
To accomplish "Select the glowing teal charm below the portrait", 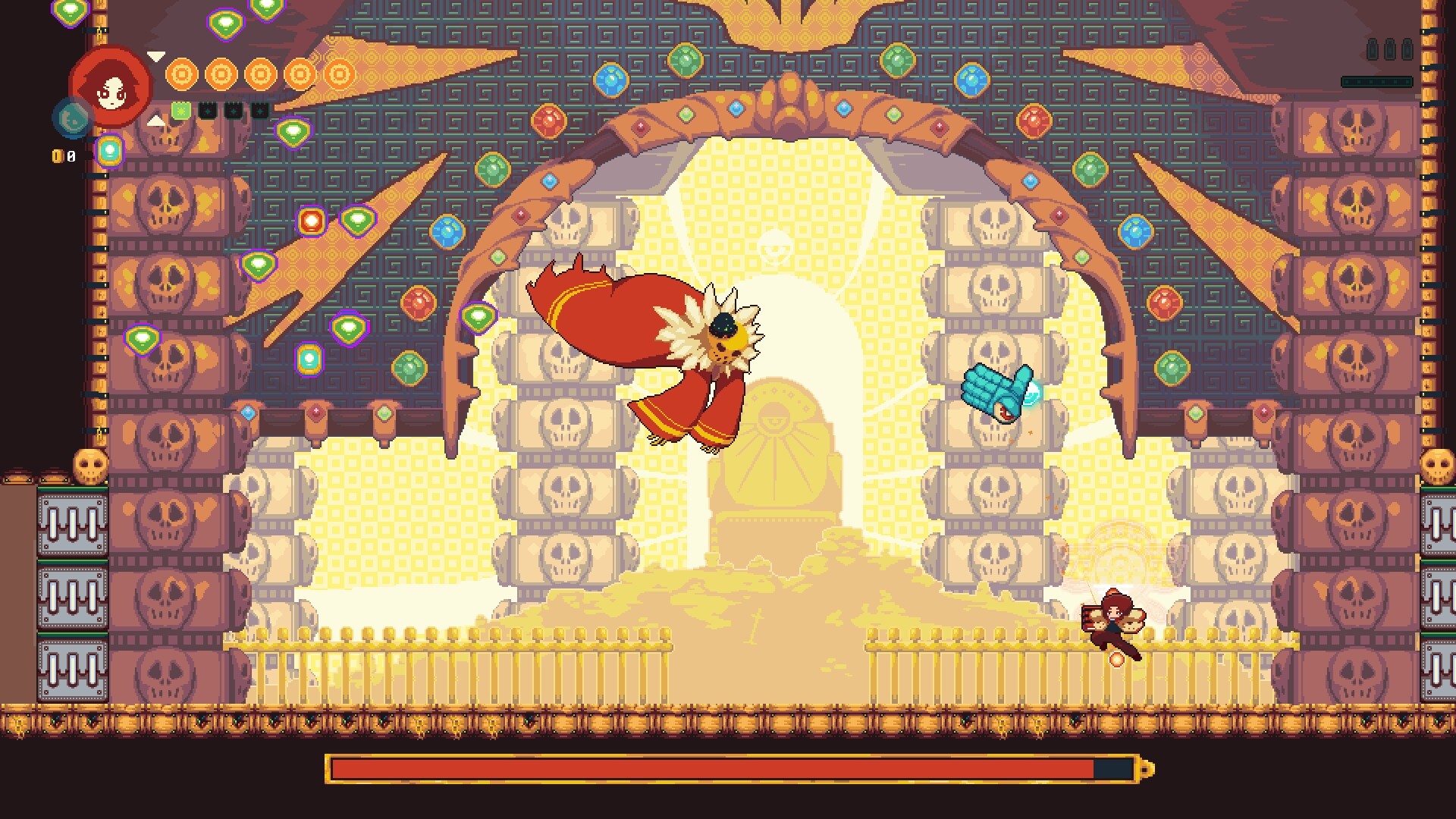I will coord(110,152).
